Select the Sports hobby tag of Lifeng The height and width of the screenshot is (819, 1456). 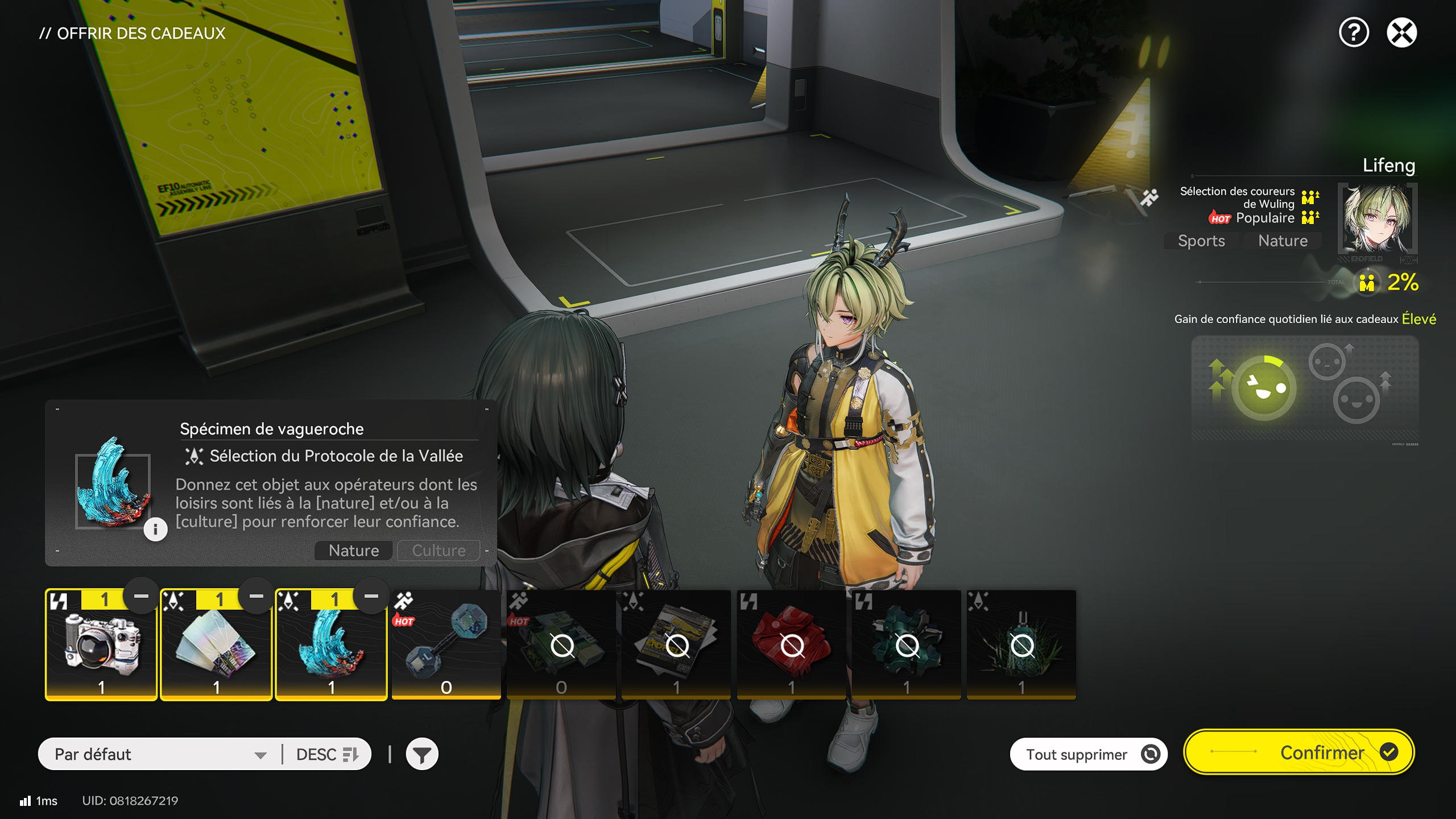click(x=1200, y=241)
